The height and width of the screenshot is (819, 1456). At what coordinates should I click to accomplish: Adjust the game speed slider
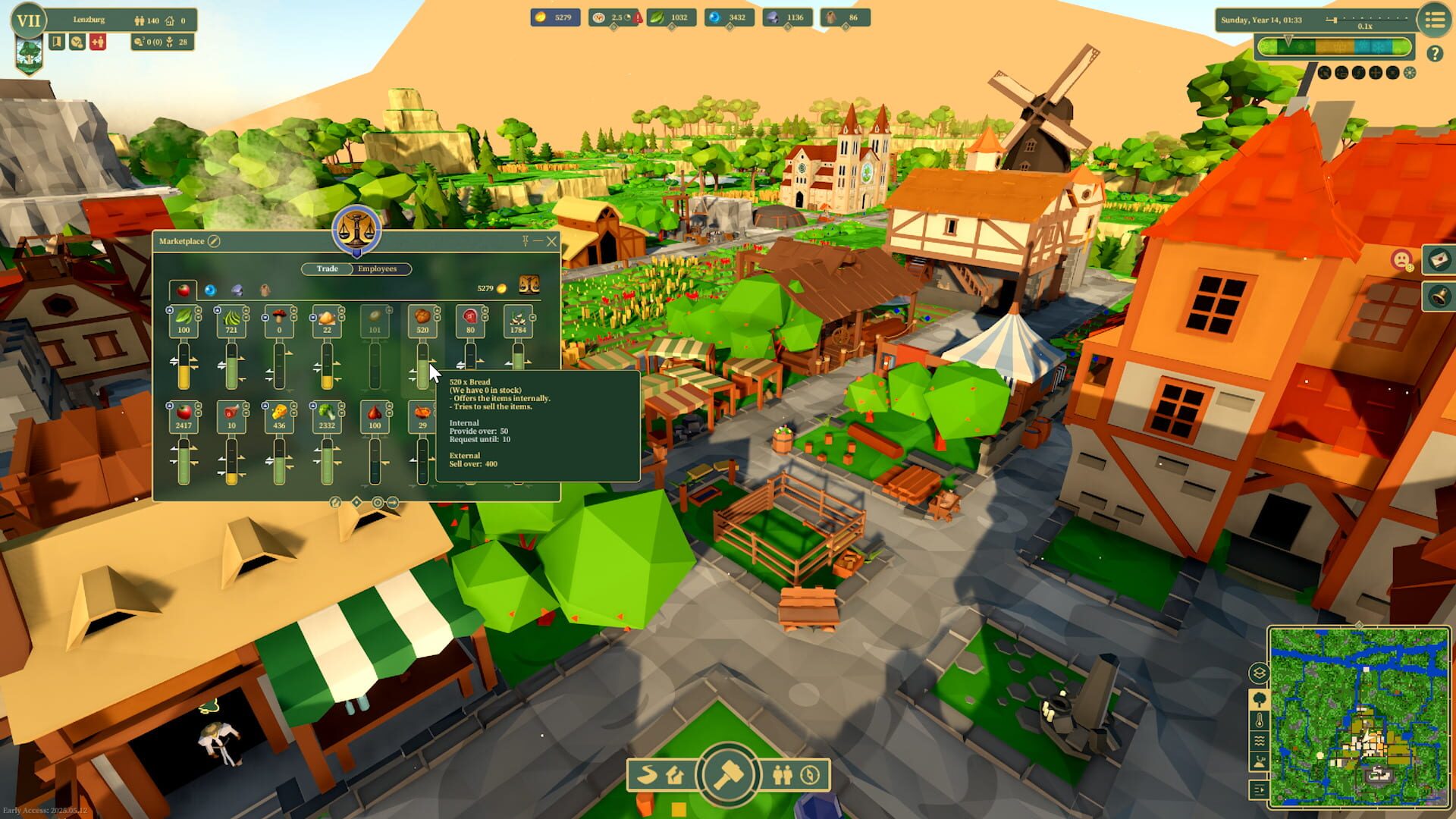pyautogui.click(x=1335, y=20)
